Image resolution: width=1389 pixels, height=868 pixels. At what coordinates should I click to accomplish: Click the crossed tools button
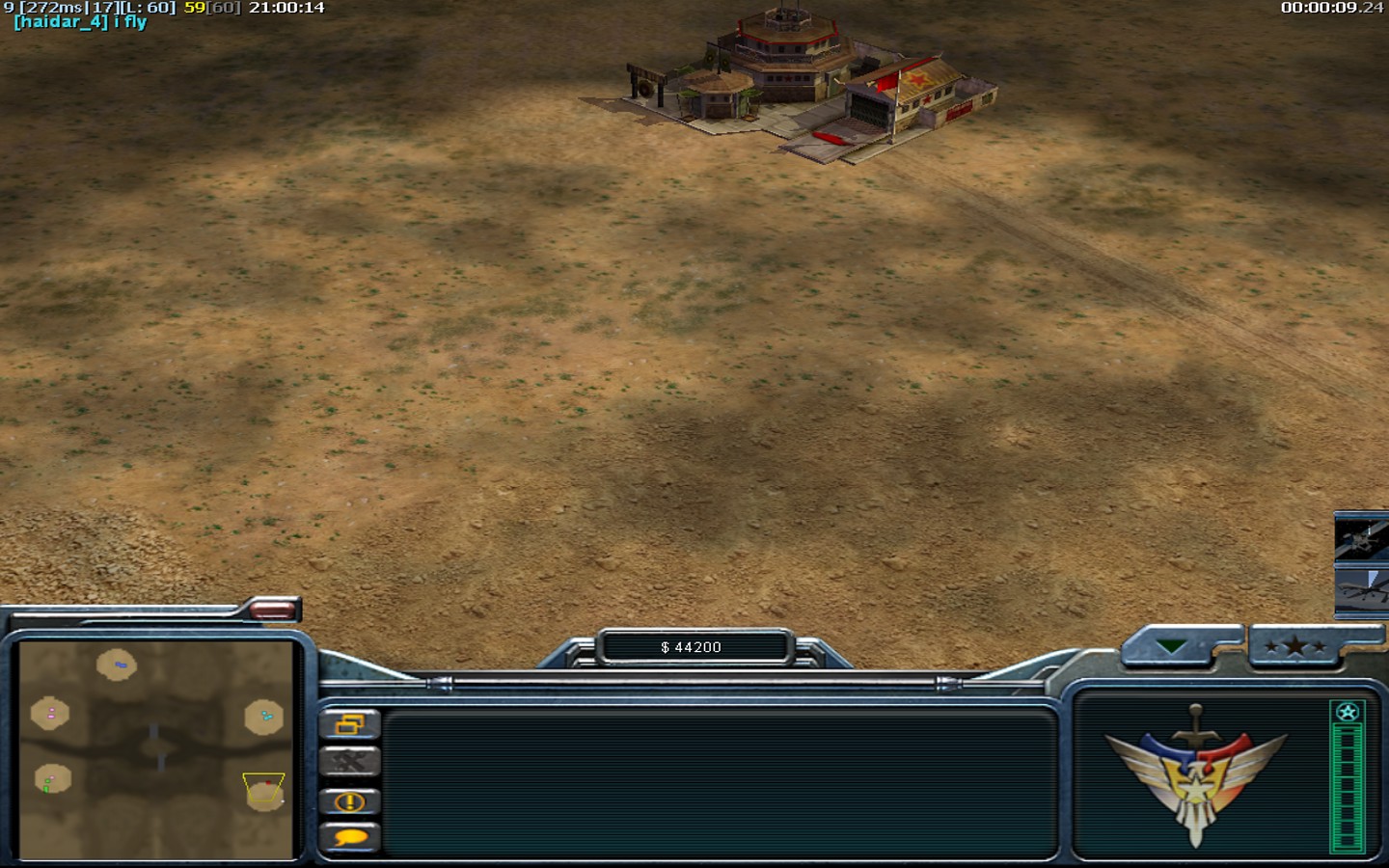pyautogui.click(x=349, y=762)
